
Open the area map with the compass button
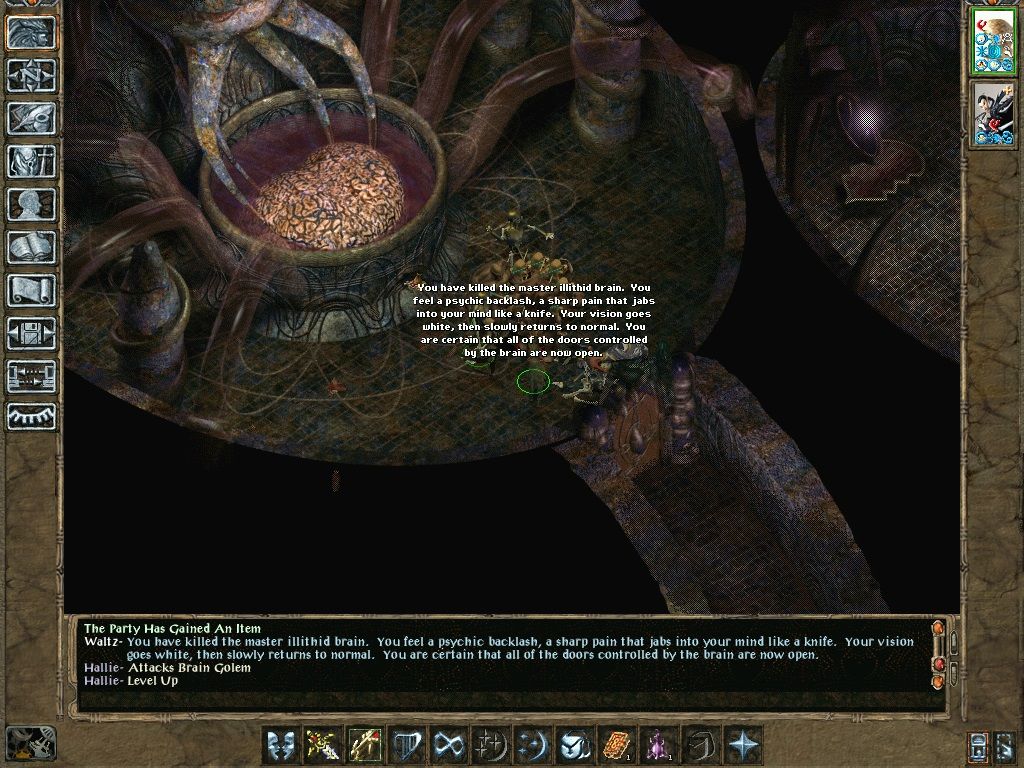point(31,74)
